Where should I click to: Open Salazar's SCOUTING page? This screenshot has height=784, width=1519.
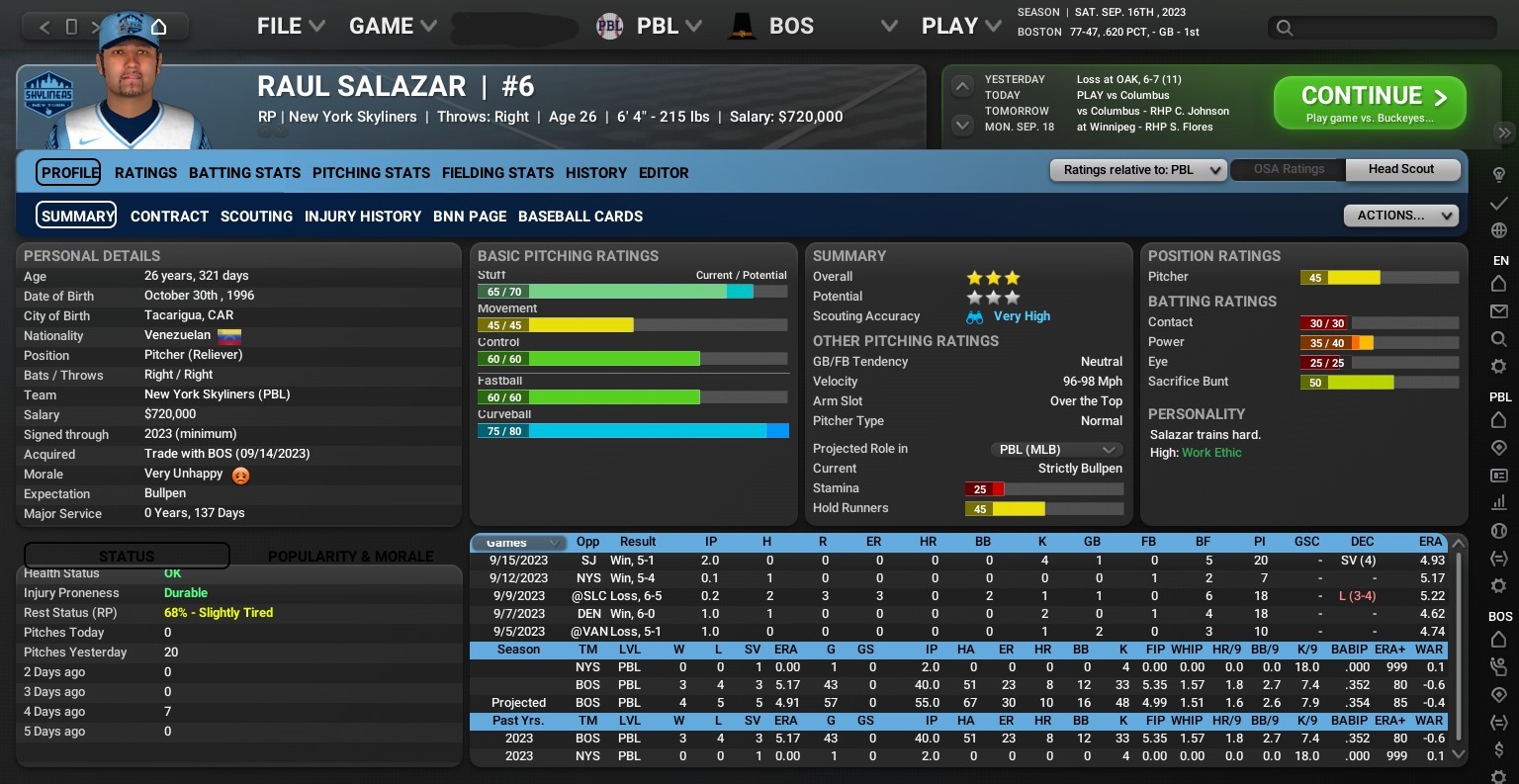click(x=256, y=217)
